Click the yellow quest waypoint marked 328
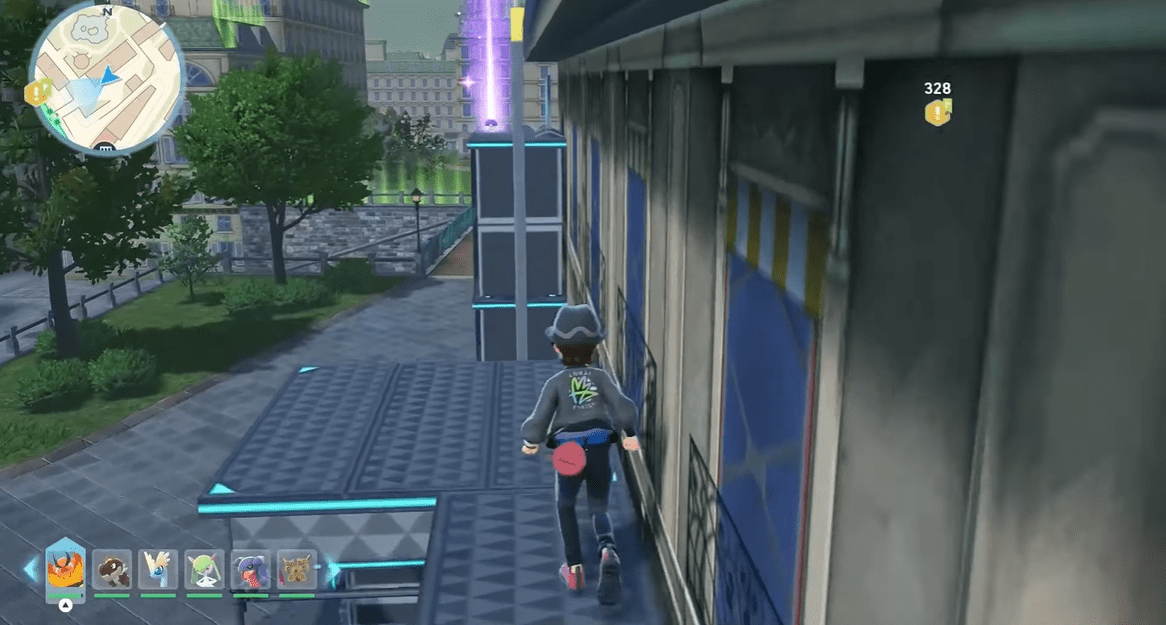This screenshot has width=1166, height=625. coord(937,112)
